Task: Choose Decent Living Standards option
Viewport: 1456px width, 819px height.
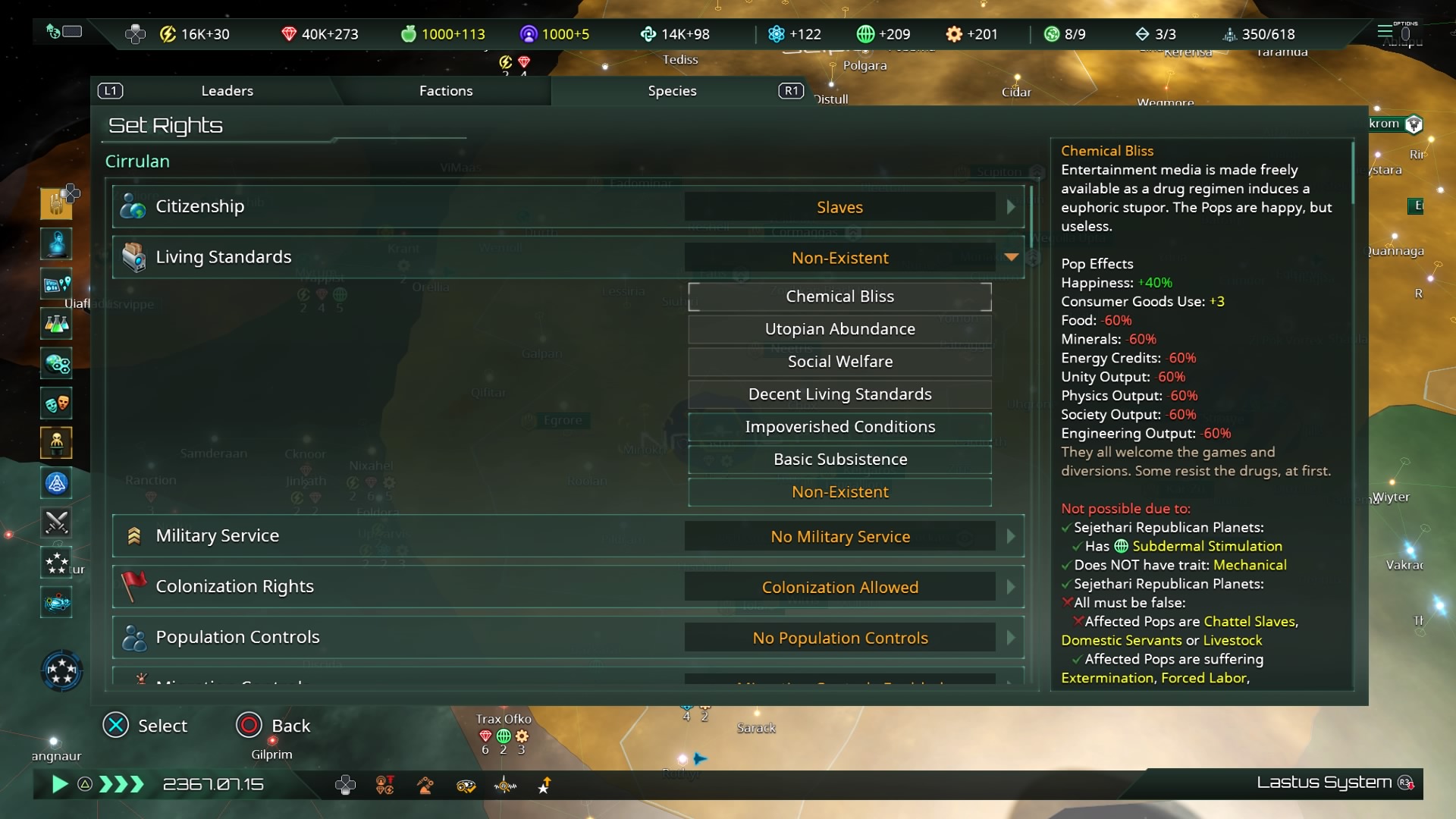Action: click(x=839, y=394)
